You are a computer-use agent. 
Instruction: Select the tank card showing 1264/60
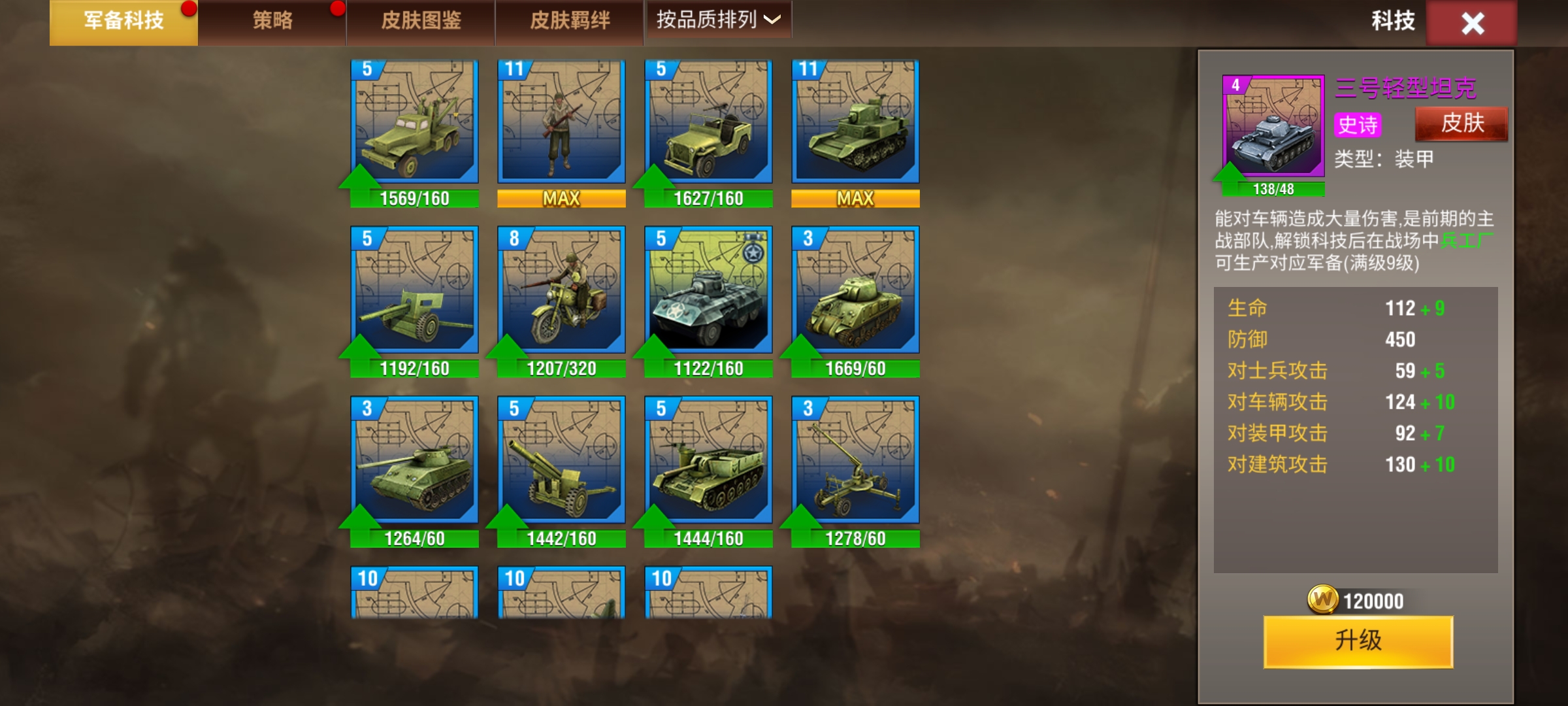coord(414,461)
